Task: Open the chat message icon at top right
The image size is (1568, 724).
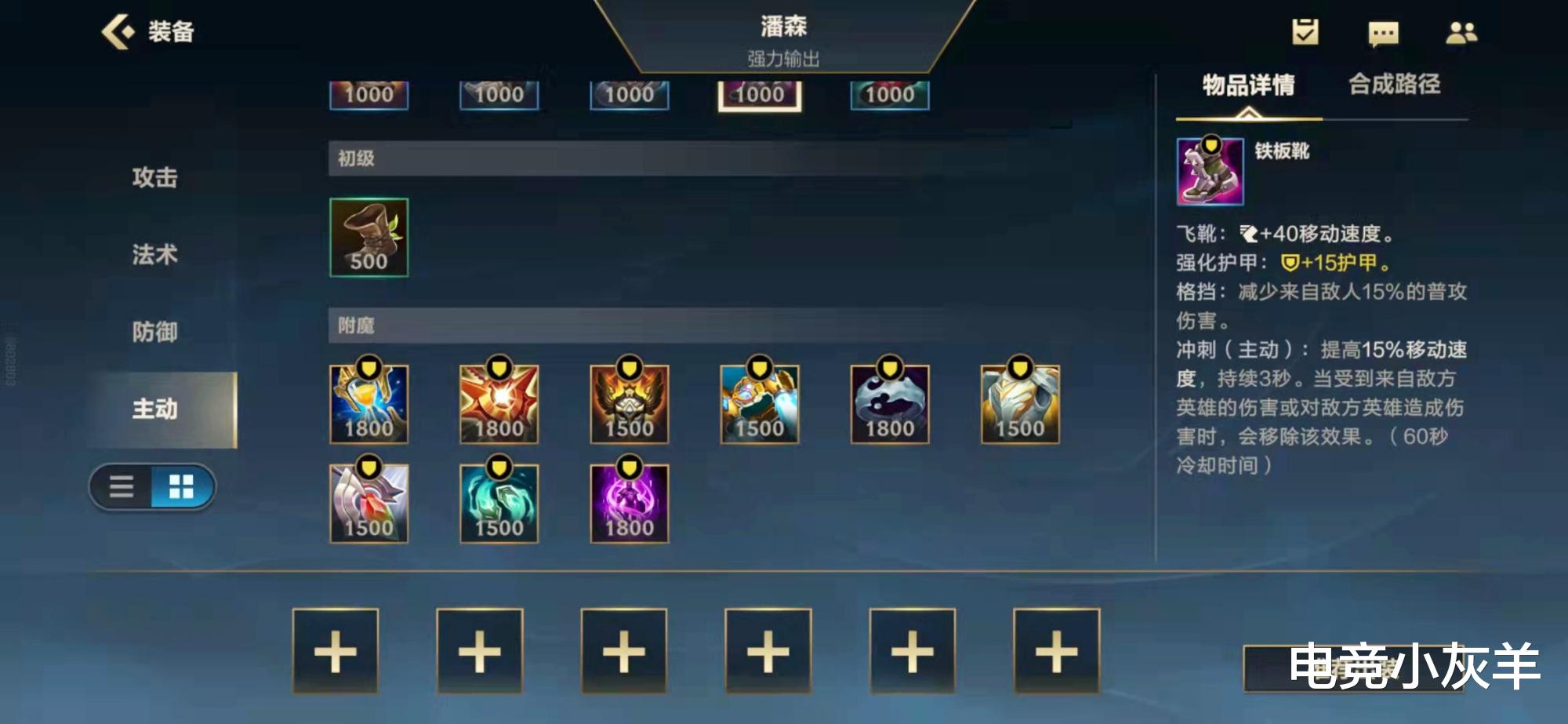Action: pyautogui.click(x=1383, y=33)
